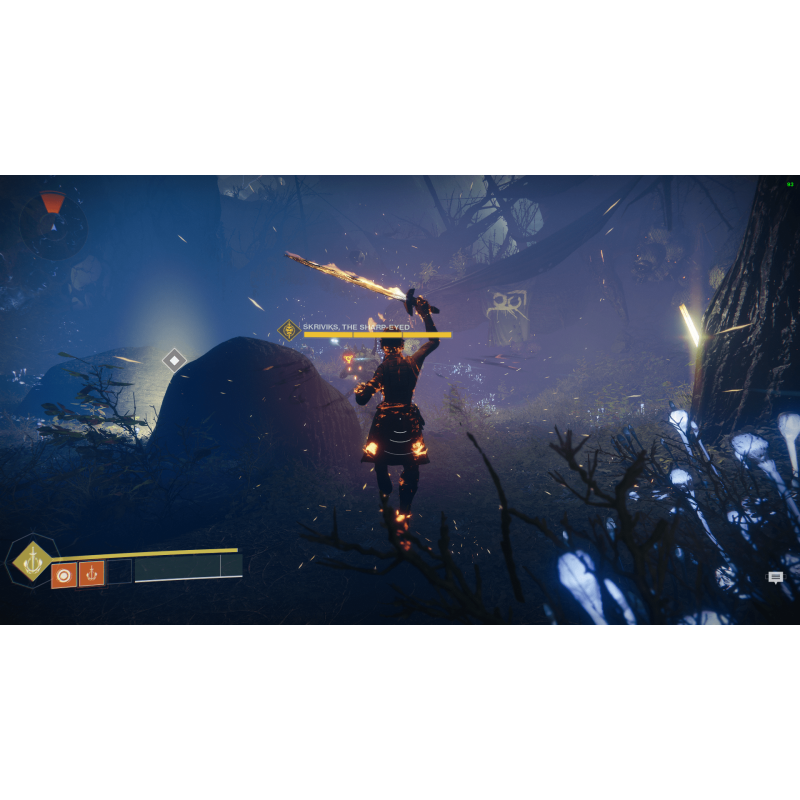The height and width of the screenshot is (800, 800).
Task: Activate the golden sword super icon
Action: [33, 560]
